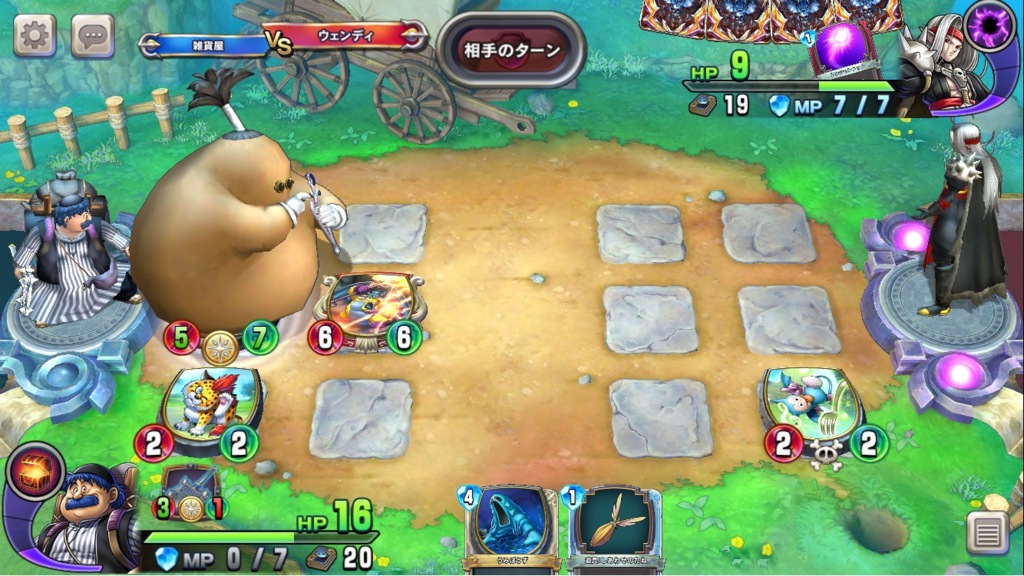Click the 相手のターン turn button
This screenshot has height=576, width=1024.
(511, 50)
